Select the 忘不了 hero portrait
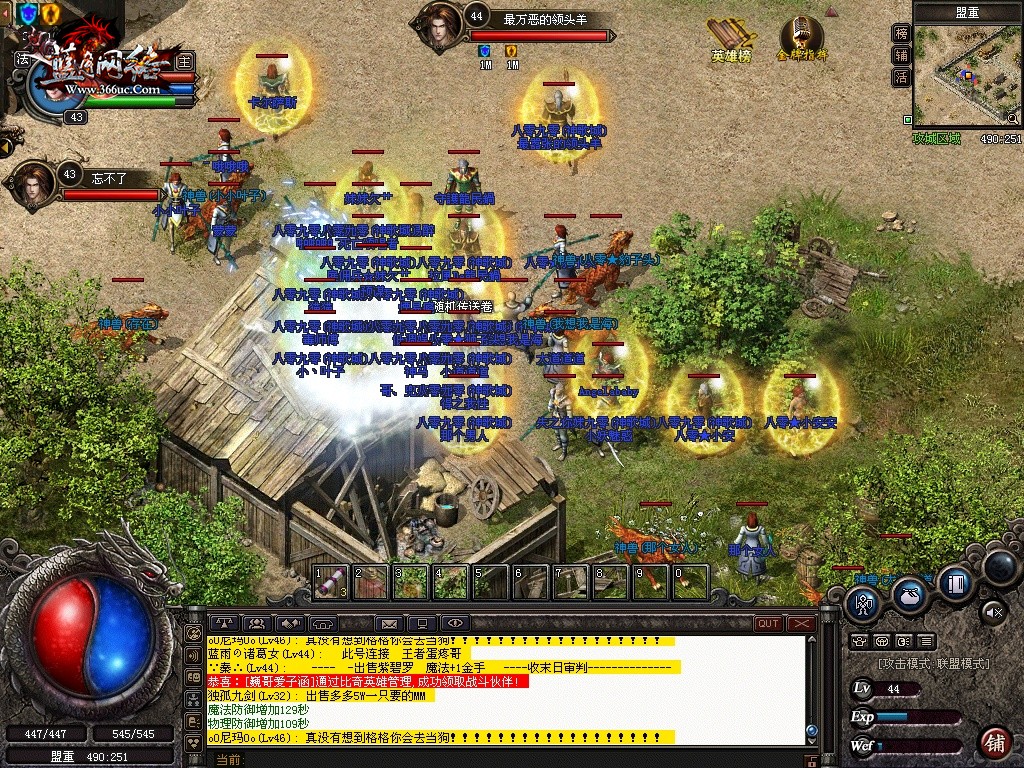This screenshot has width=1024, height=768. coord(33,185)
